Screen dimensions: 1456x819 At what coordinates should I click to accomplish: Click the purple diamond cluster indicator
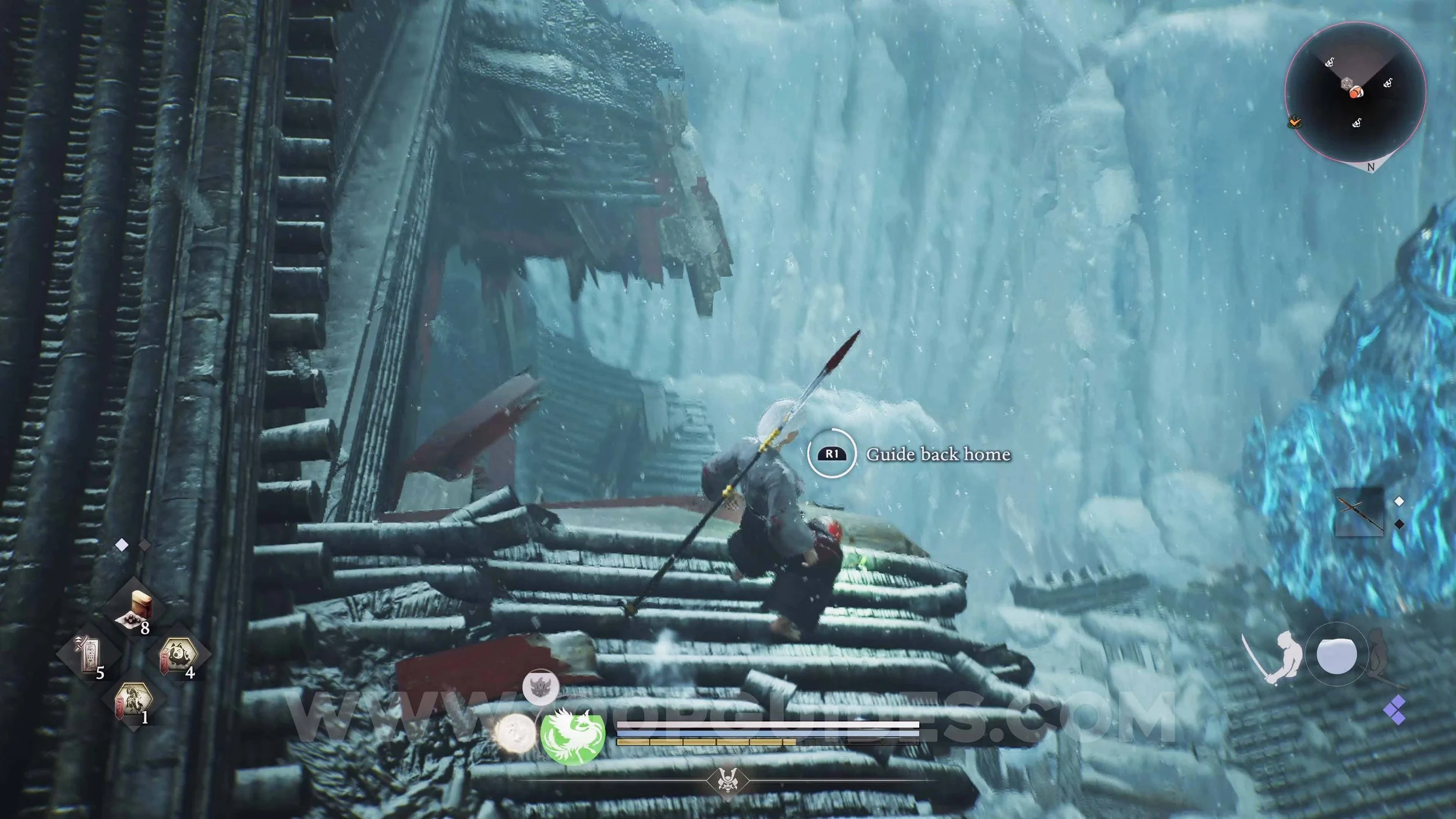(1397, 709)
